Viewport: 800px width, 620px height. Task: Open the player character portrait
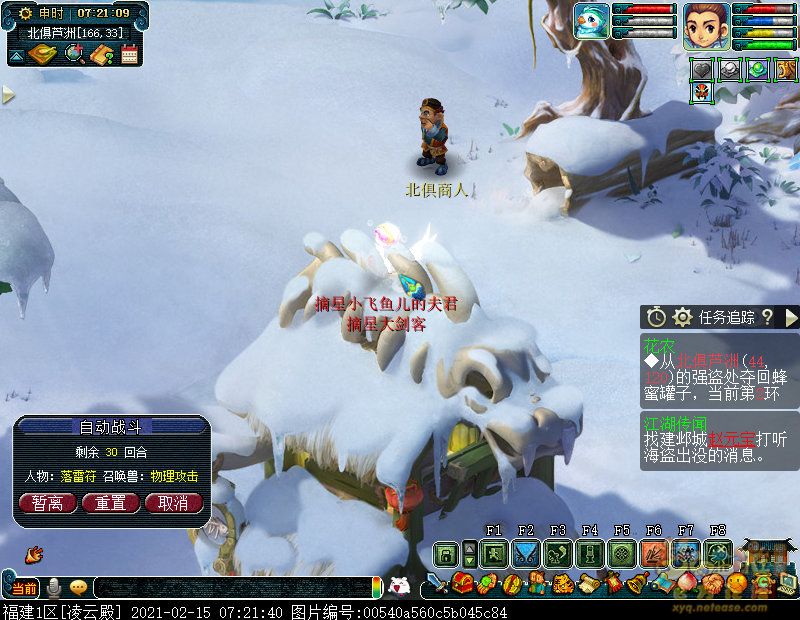(706, 24)
